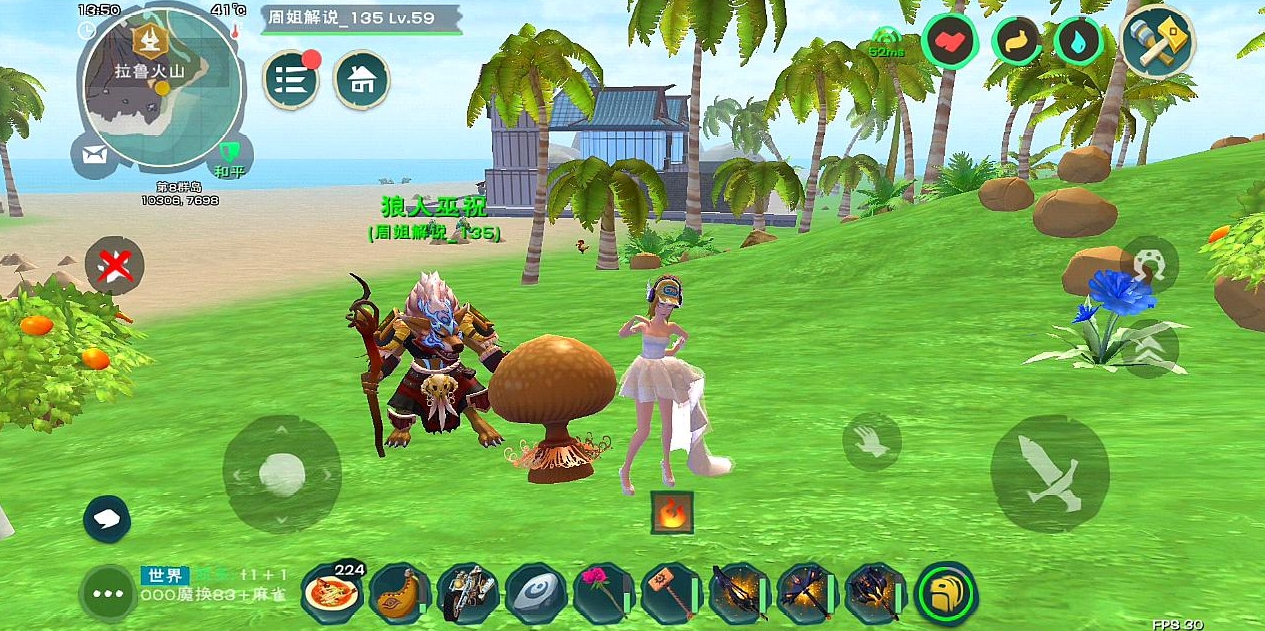Screen dimensions: 1265x631
Task: Open the chat speech bubble
Action: pos(108,517)
